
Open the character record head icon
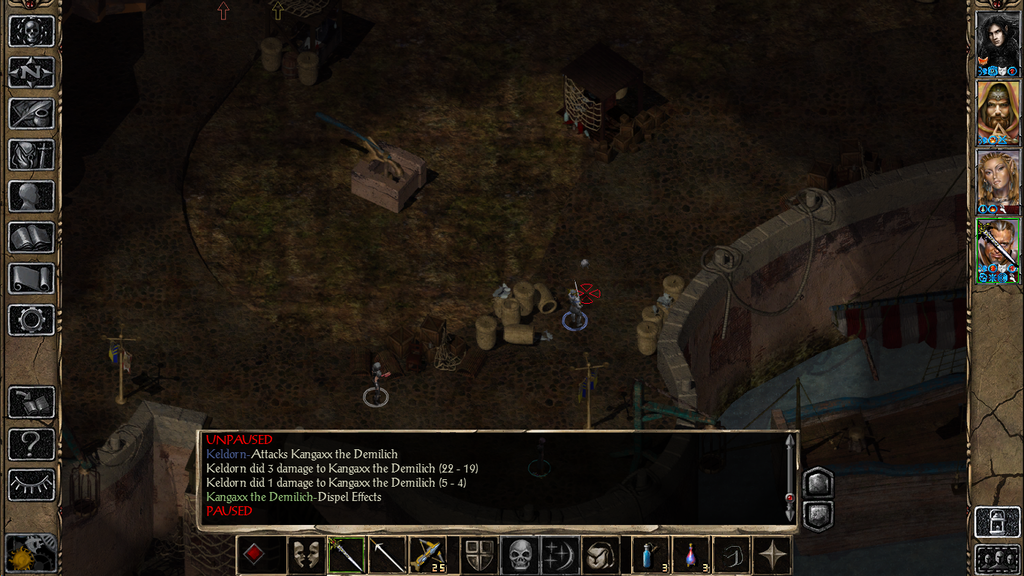(31, 196)
